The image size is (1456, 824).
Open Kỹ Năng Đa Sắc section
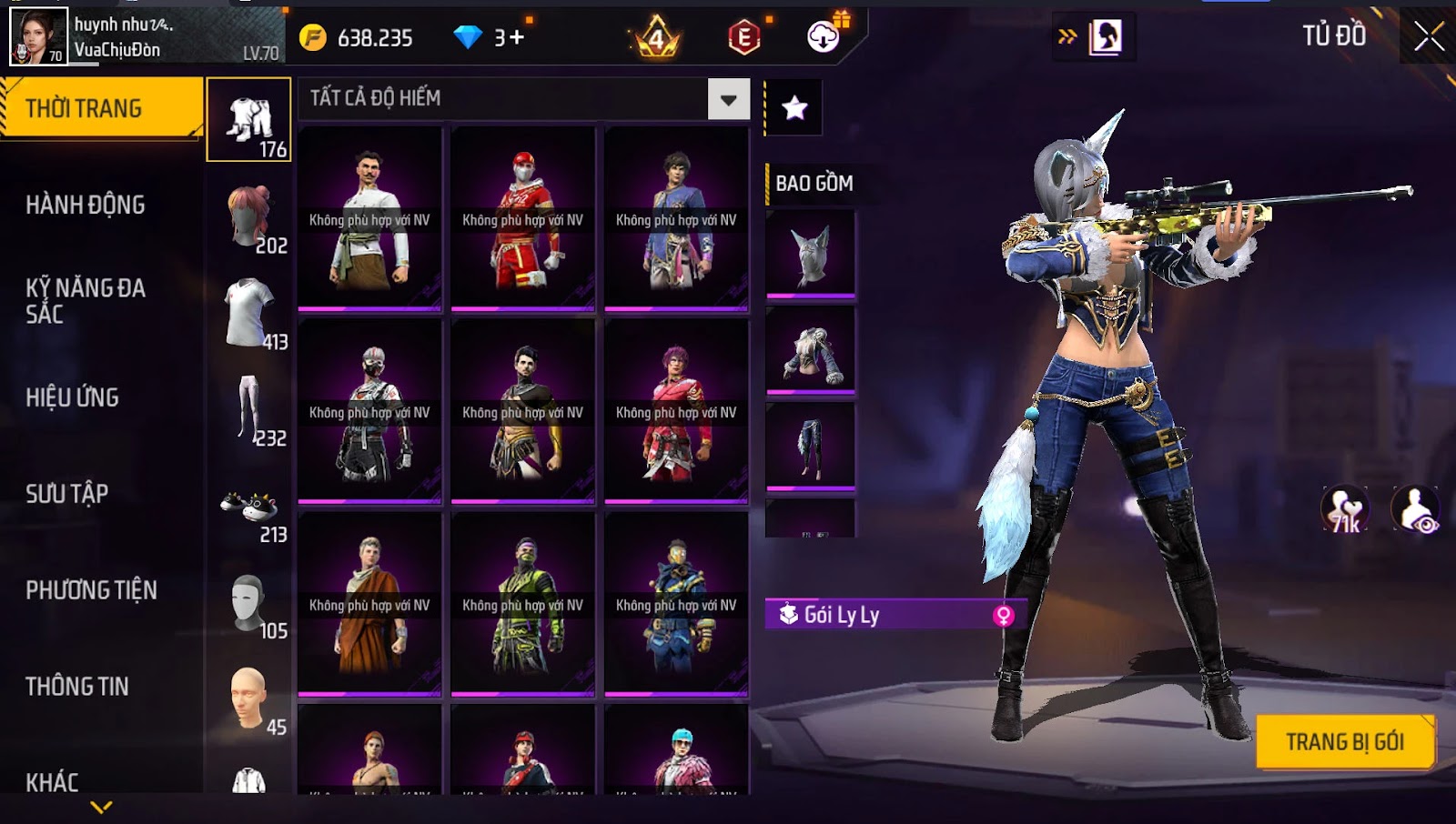[86, 301]
